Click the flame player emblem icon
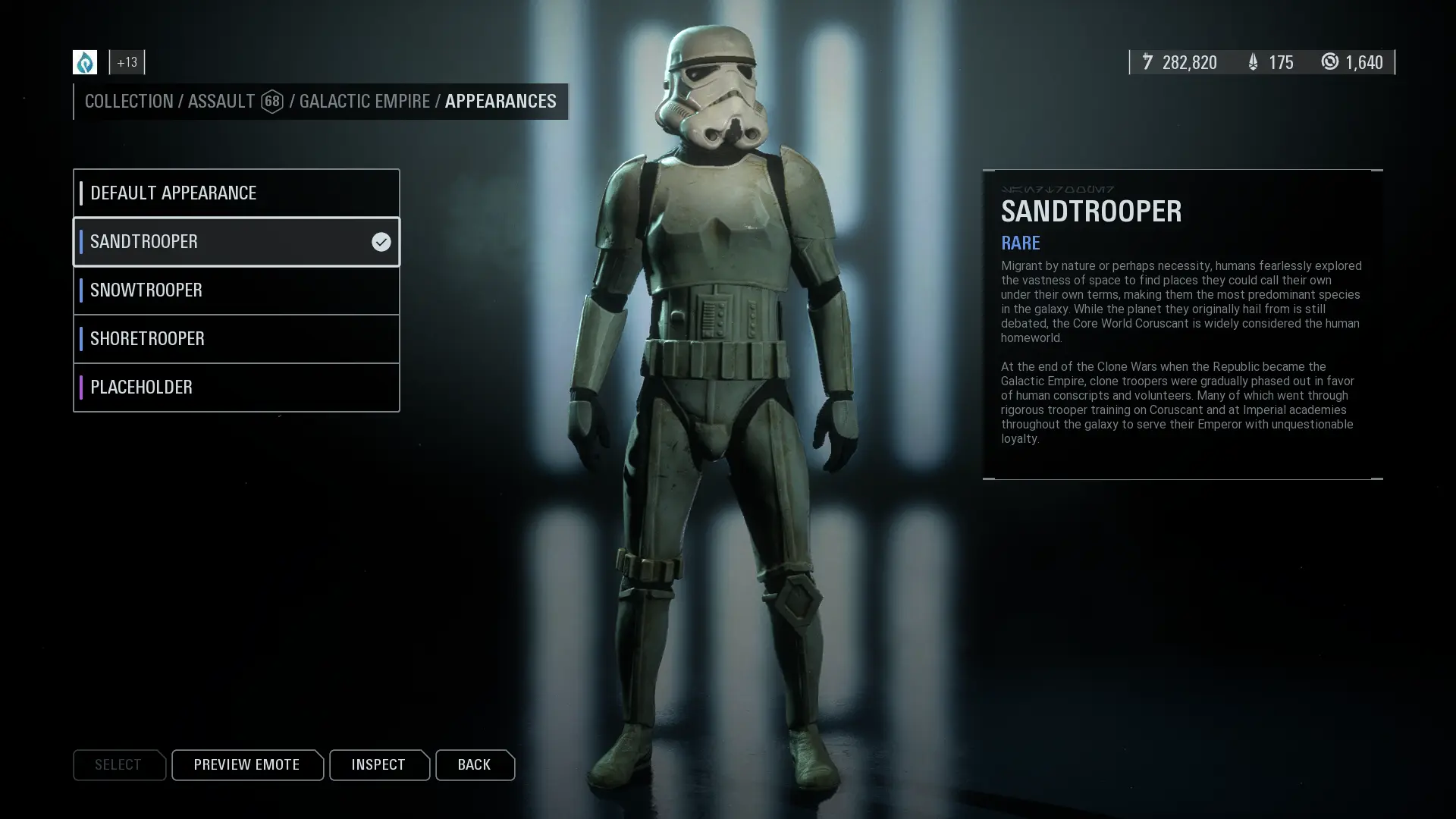 click(85, 62)
